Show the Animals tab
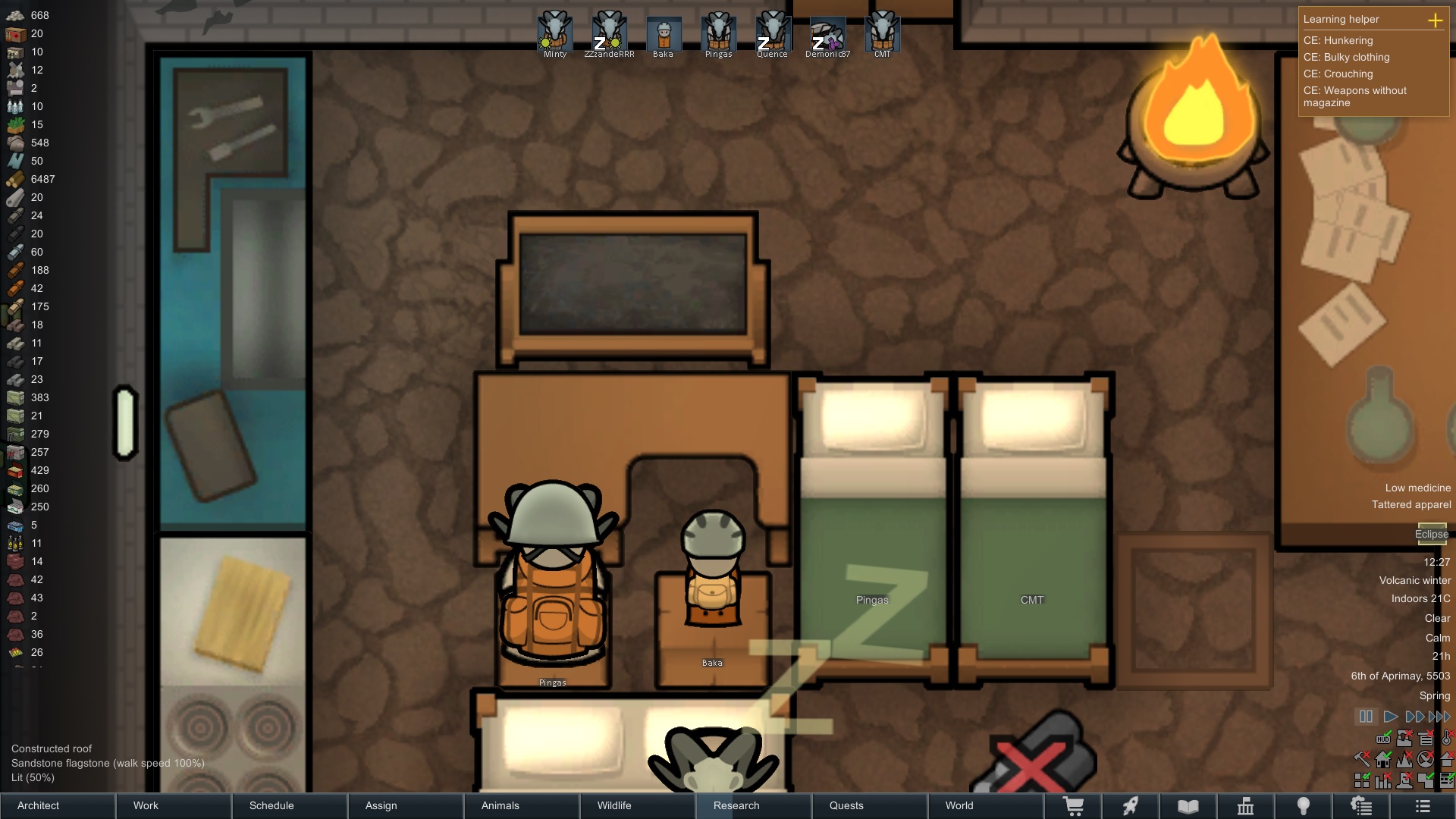Viewport: 1456px width, 819px height. pyautogui.click(x=522, y=805)
